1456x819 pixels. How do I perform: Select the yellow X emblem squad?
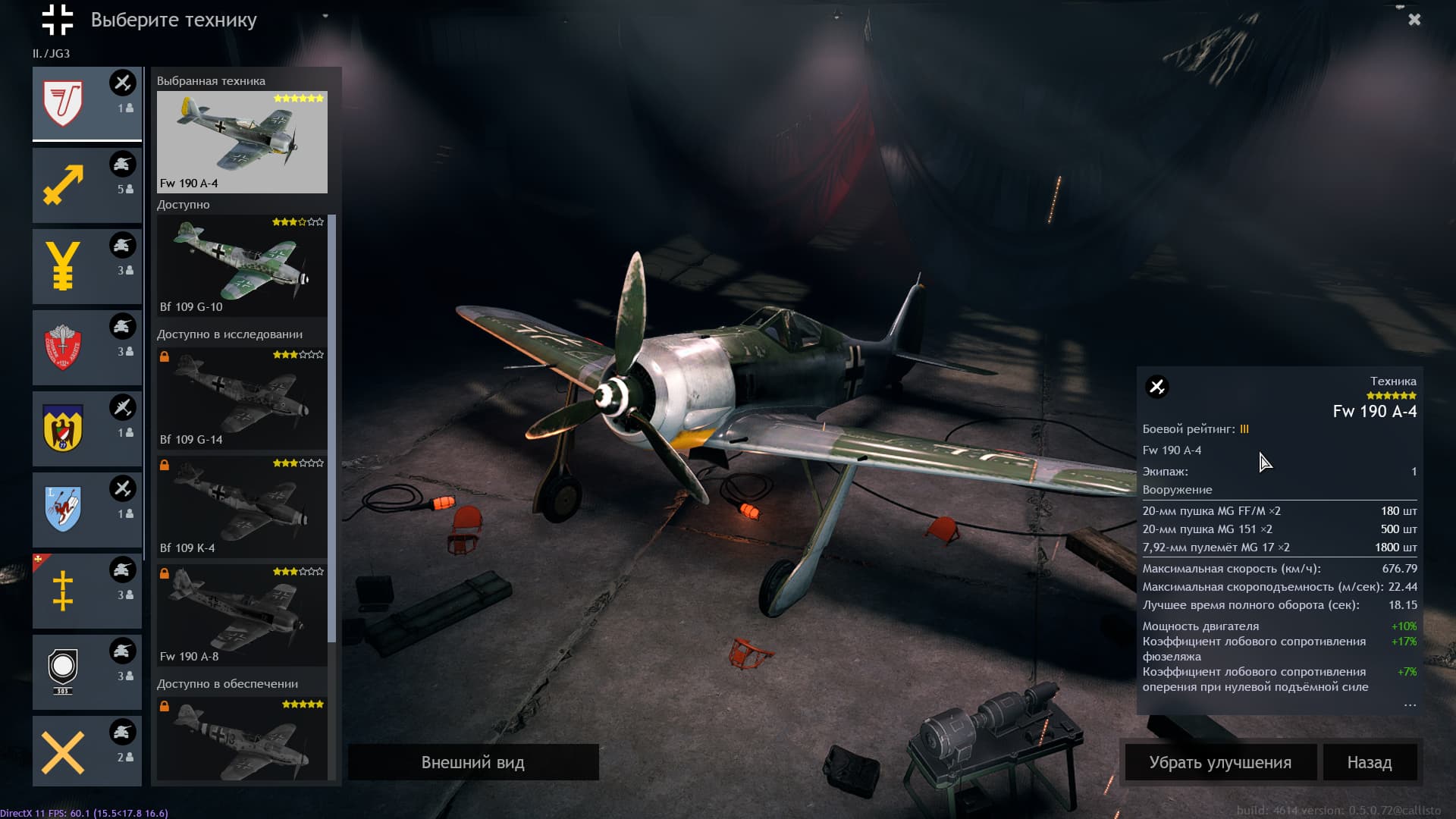(x=86, y=751)
